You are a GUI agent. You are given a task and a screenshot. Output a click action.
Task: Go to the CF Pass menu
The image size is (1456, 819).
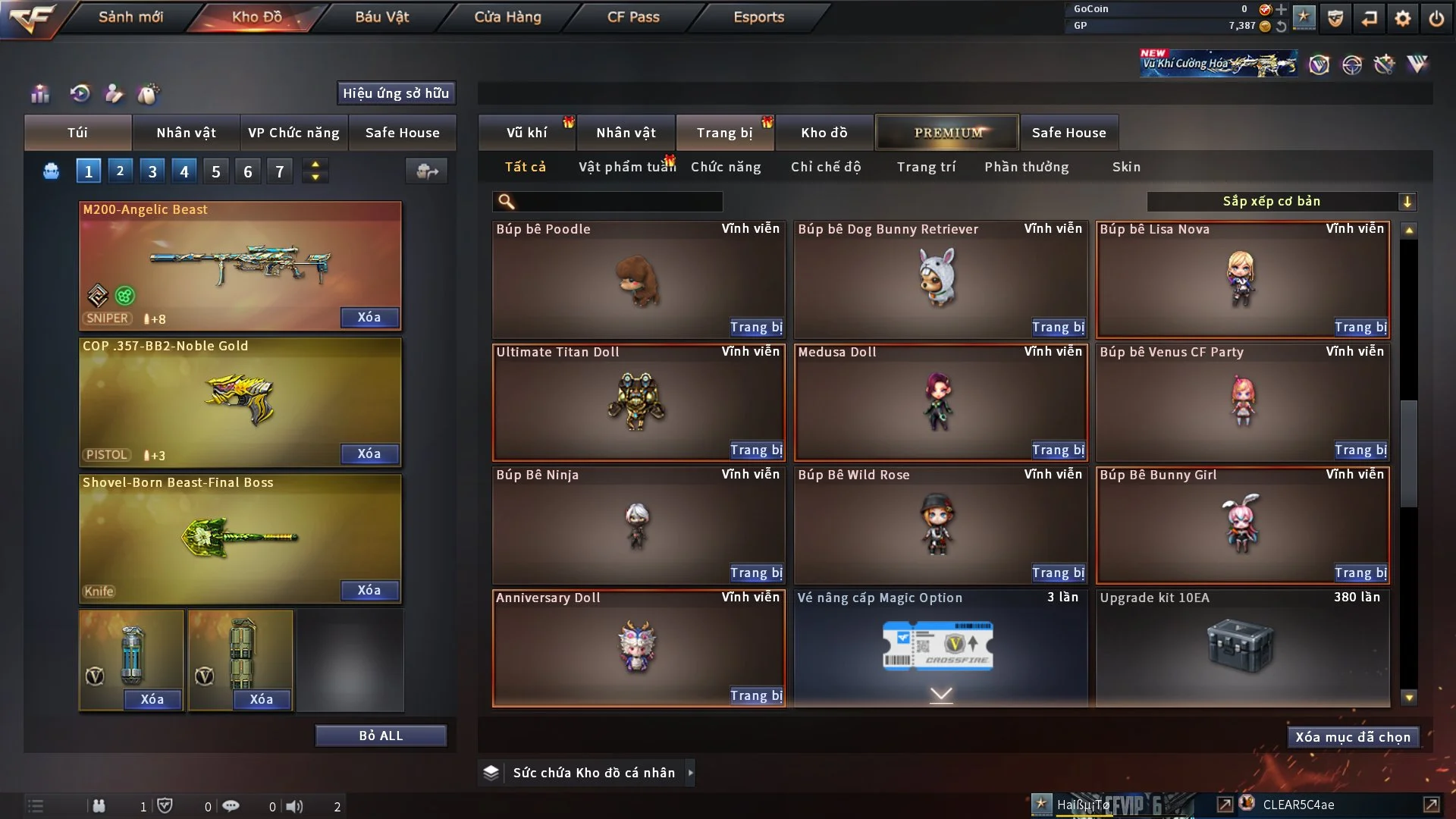click(x=633, y=17)
